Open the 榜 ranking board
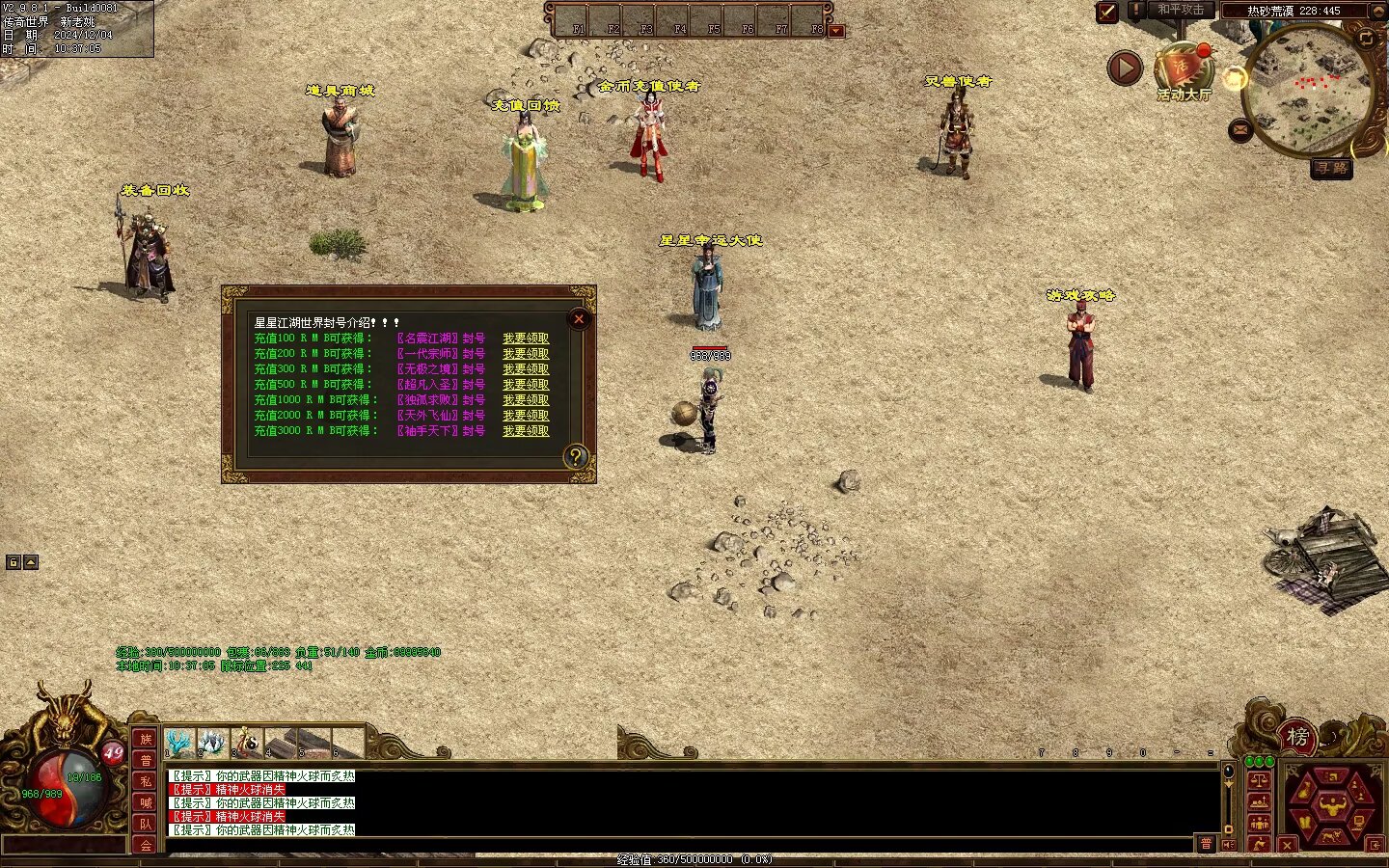1389x868 pixels. pyautogui.click(x=1298, y=738)
